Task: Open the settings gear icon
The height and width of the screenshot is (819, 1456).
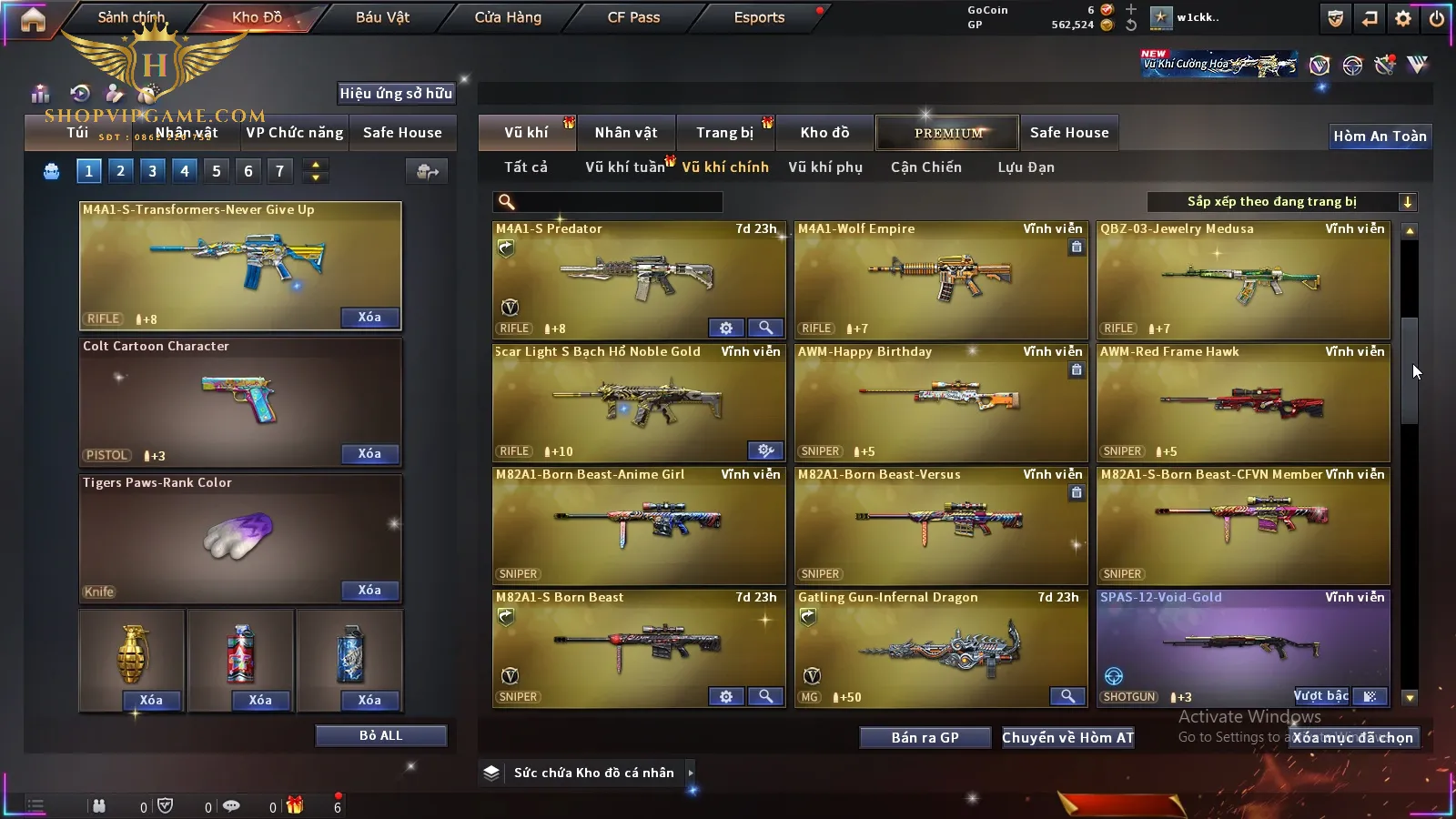Action: (1403, 18)
